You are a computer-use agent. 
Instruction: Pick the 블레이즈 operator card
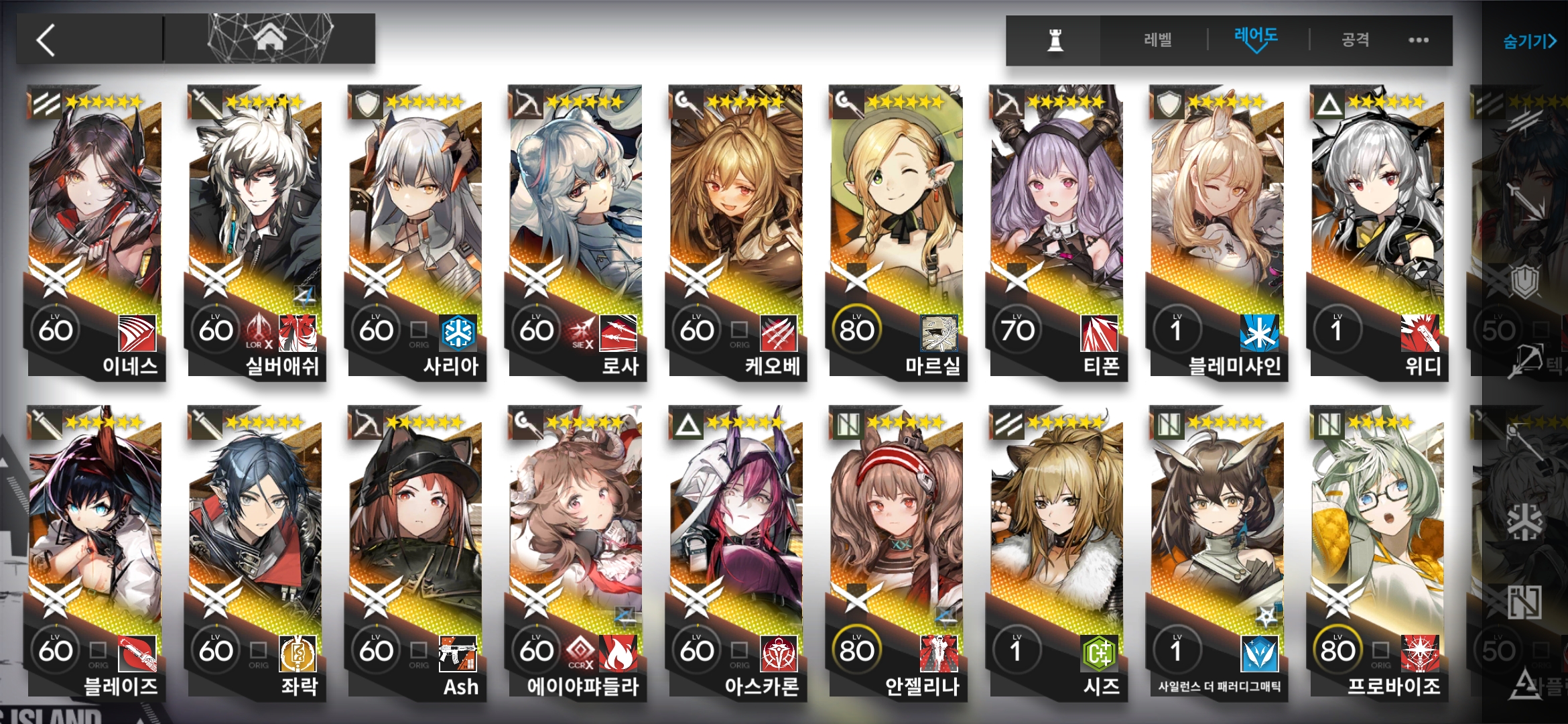95,550
